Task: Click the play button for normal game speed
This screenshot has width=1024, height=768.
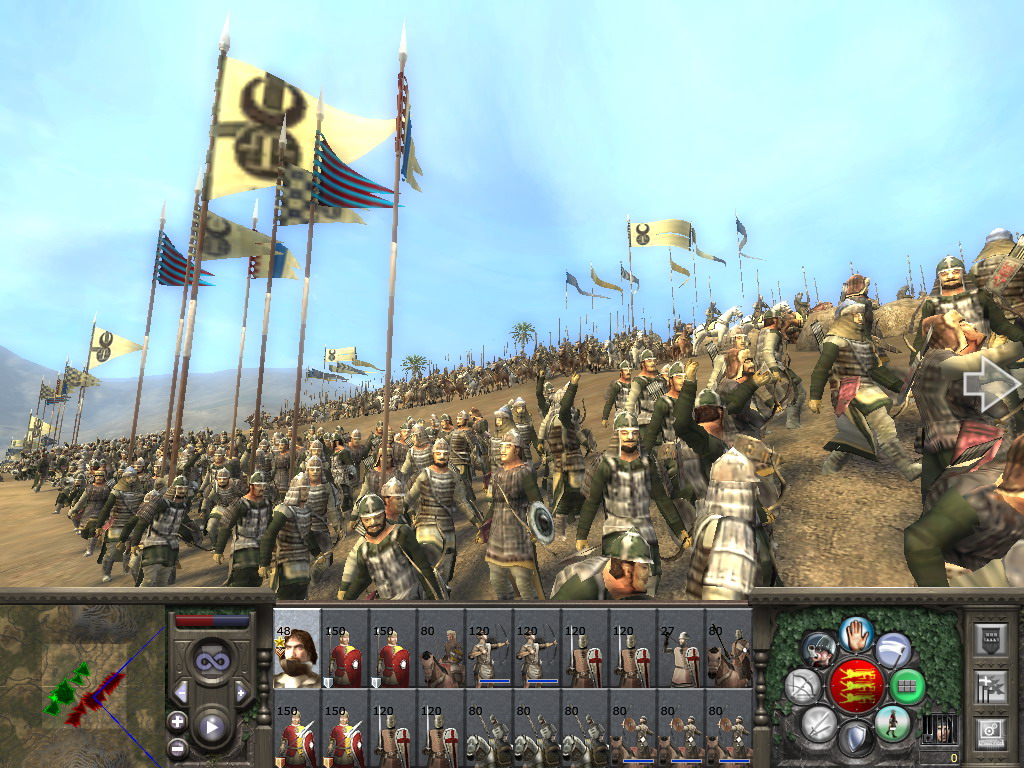Action: point(211,727)
